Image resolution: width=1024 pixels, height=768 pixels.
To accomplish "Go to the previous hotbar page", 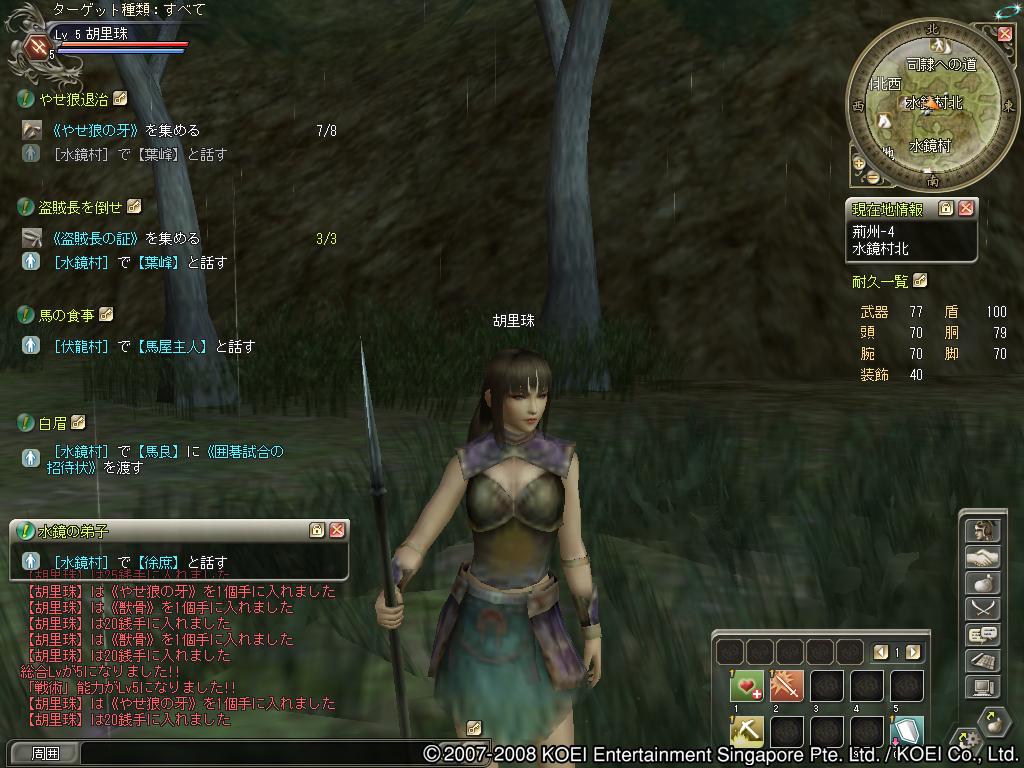I will click(881, 652).
